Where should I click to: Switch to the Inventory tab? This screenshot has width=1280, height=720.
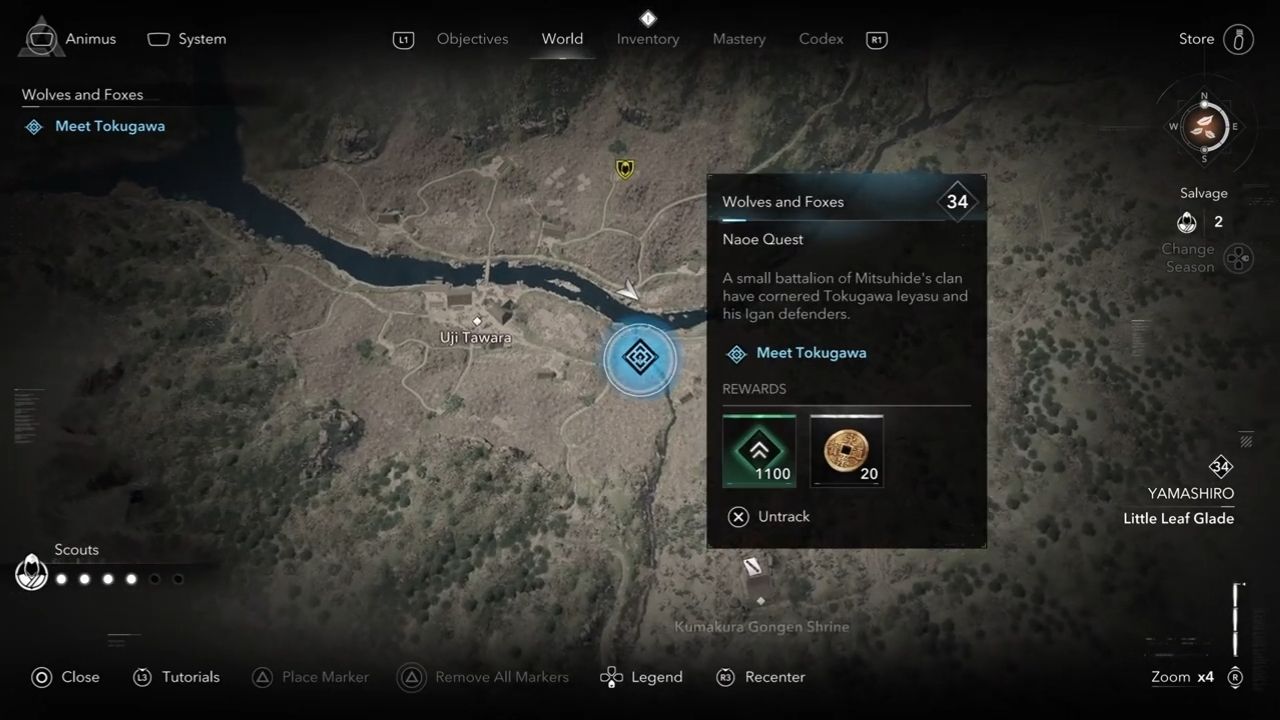point(647,39)
